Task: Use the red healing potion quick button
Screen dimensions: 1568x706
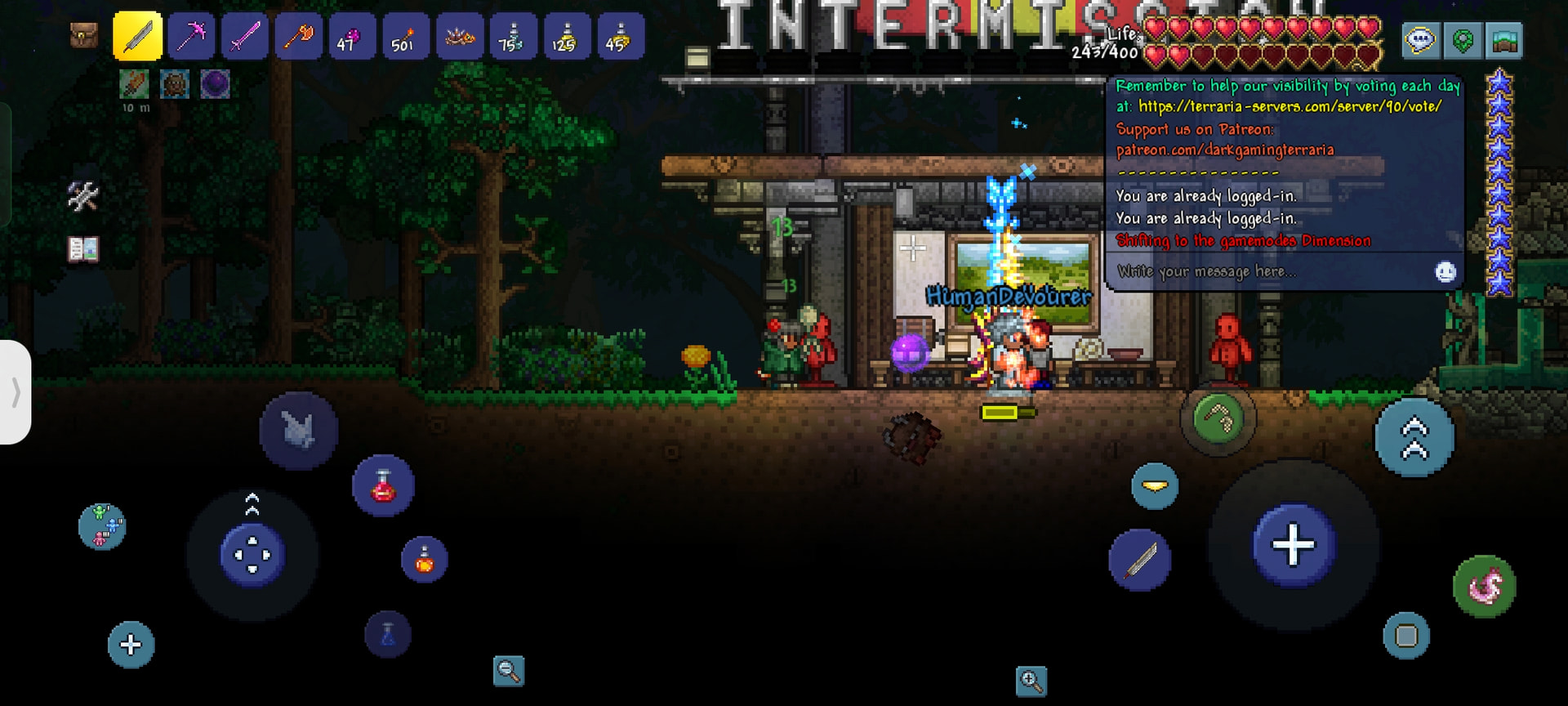Action: point(383,486)
